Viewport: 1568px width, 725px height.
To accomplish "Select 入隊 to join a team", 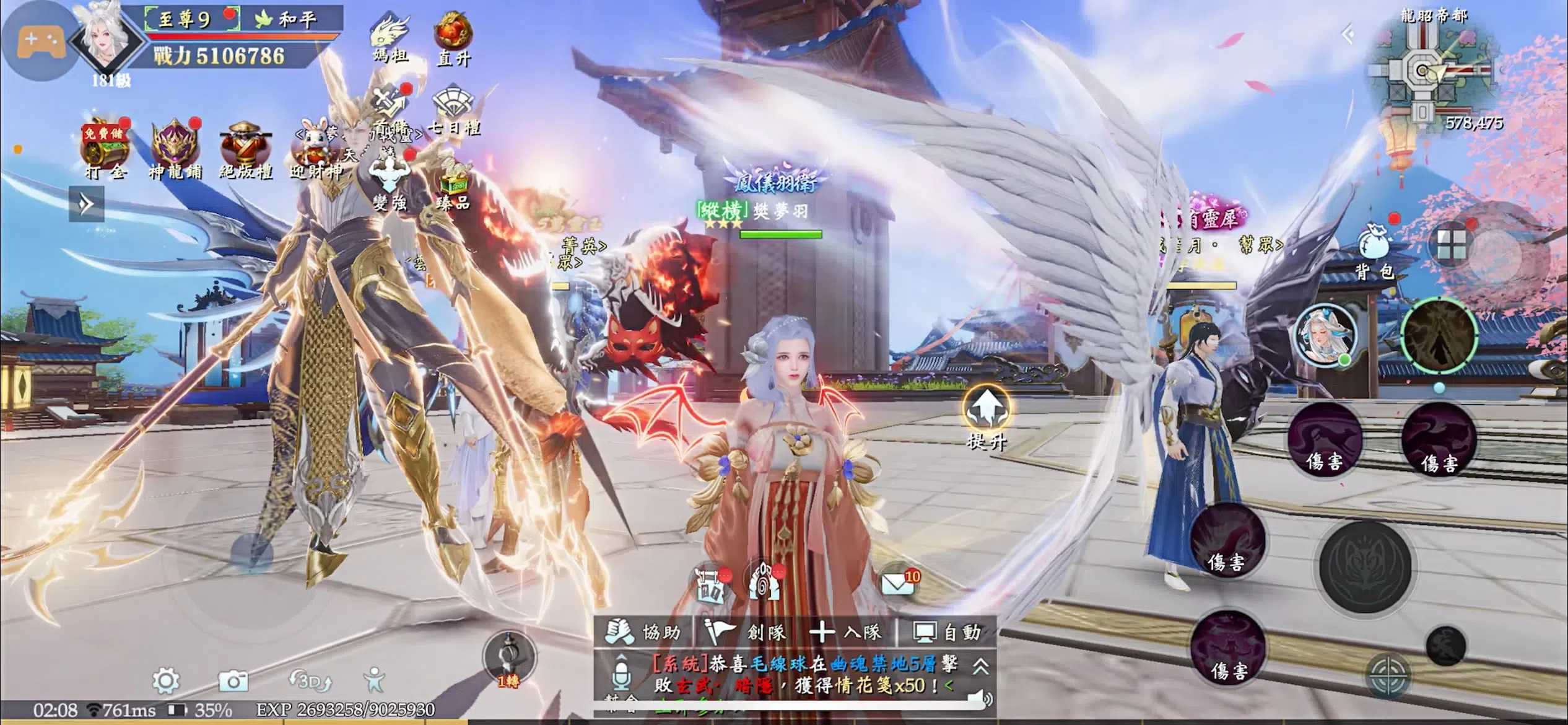I will coord(846,632).
